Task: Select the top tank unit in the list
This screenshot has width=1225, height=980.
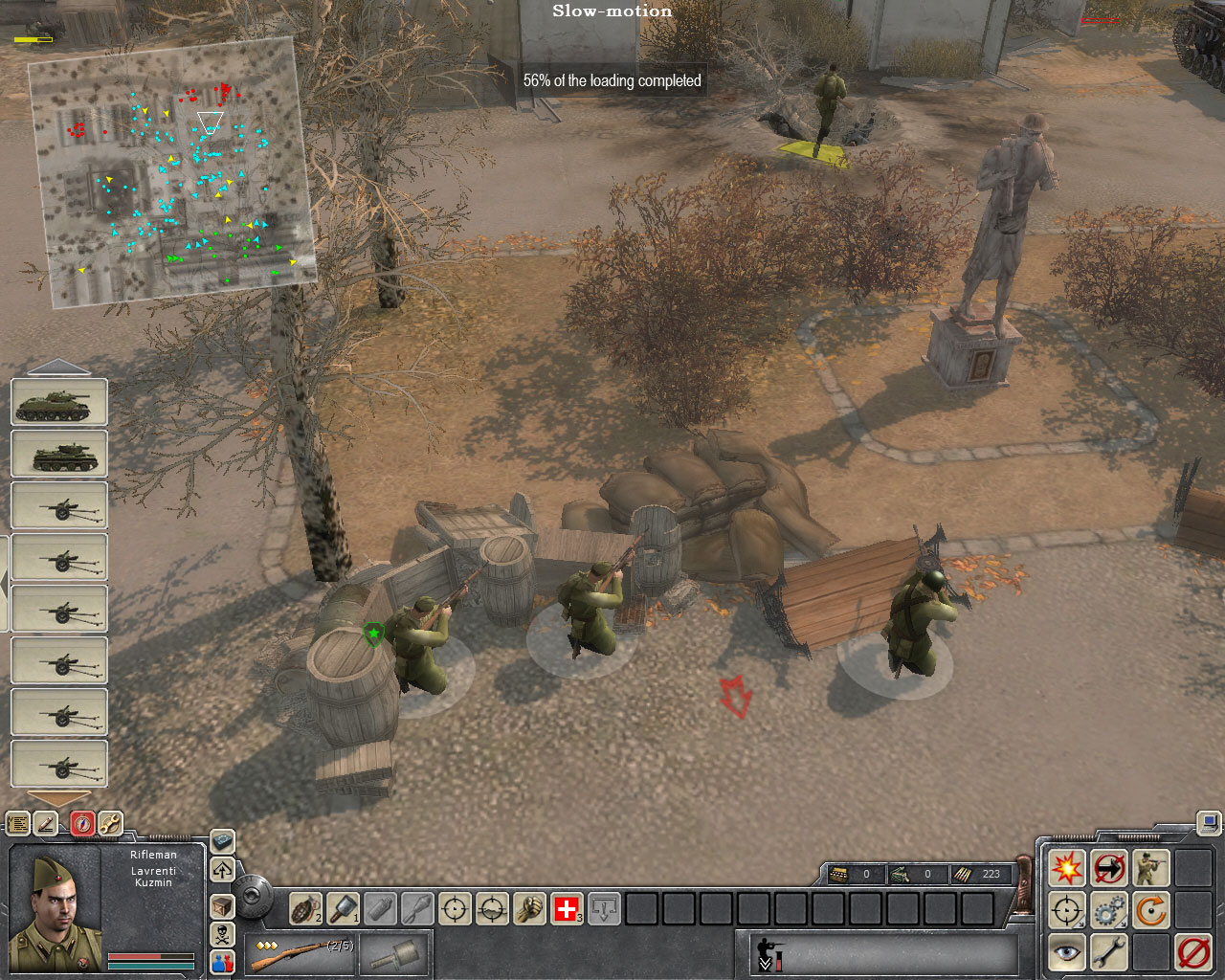Action: tap(59, 403)
